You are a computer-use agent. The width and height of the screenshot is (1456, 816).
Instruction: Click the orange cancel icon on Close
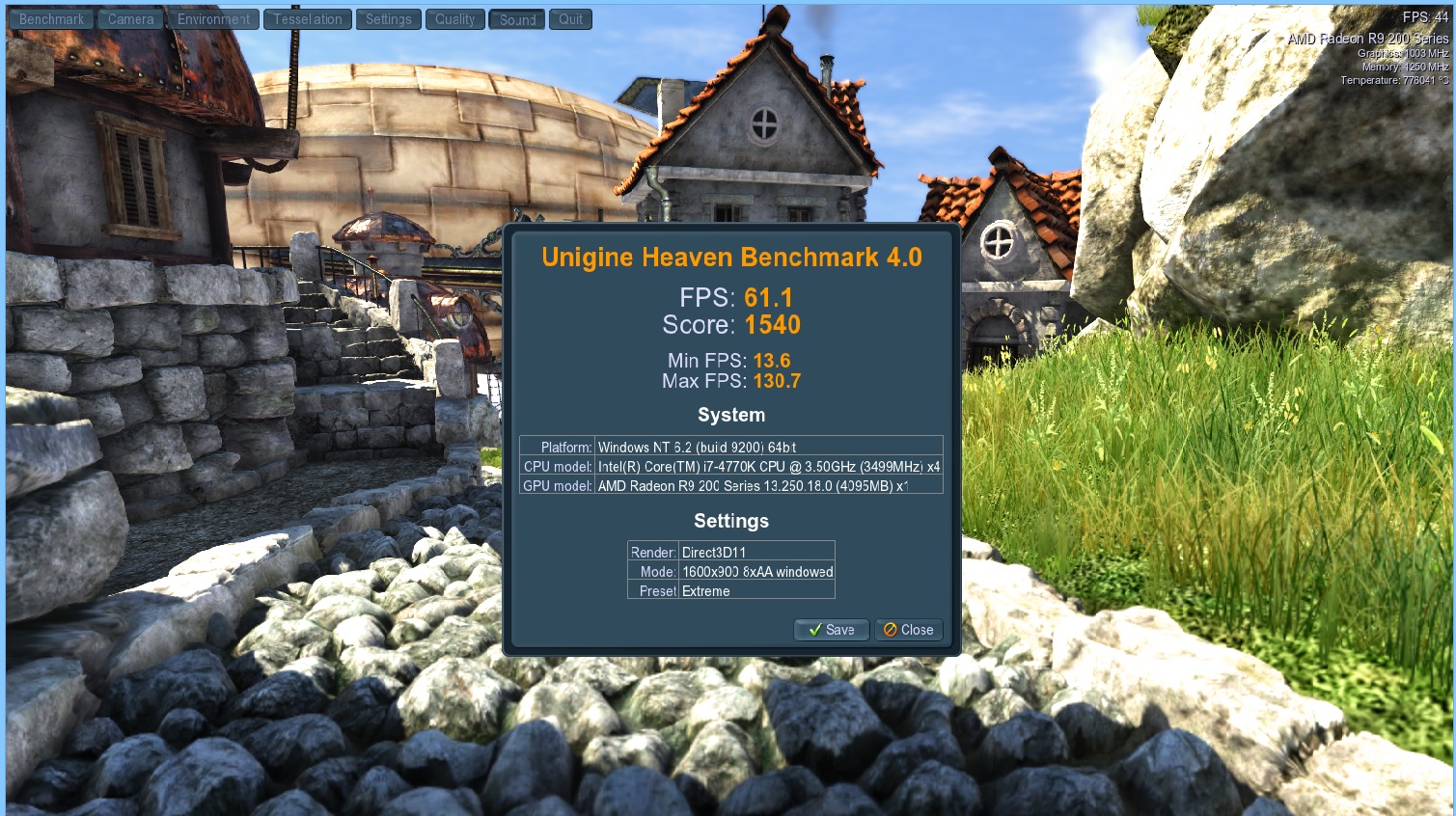click(x=890, y=630)
